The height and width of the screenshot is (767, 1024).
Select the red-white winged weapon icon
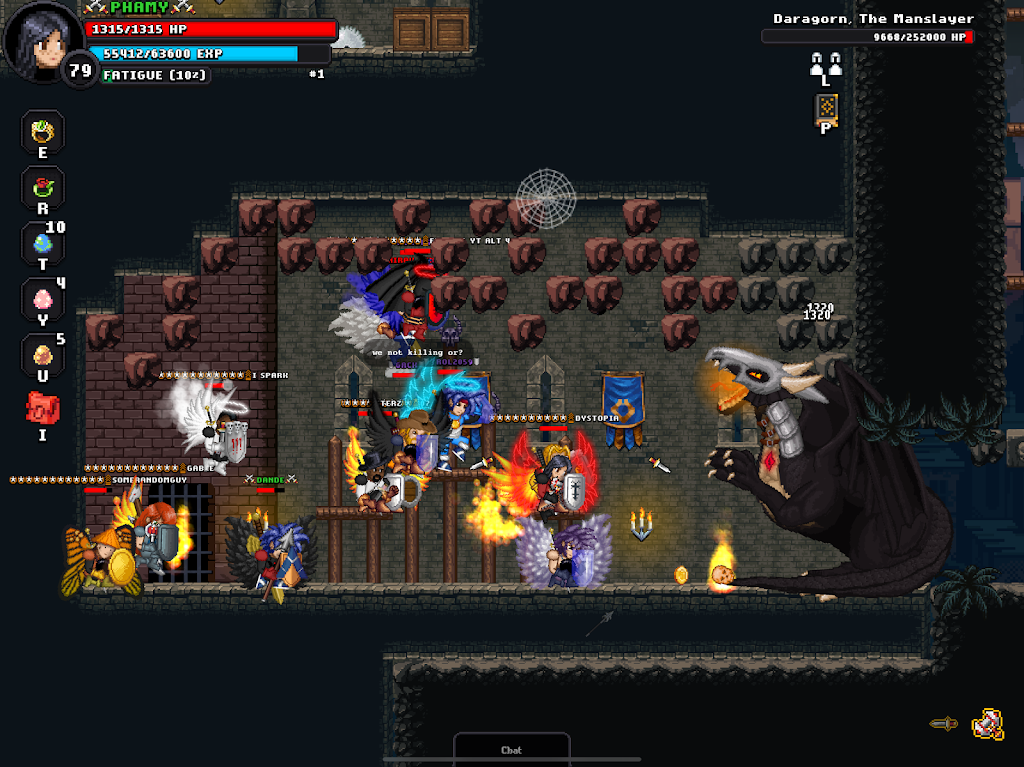[x=988, y=723]
